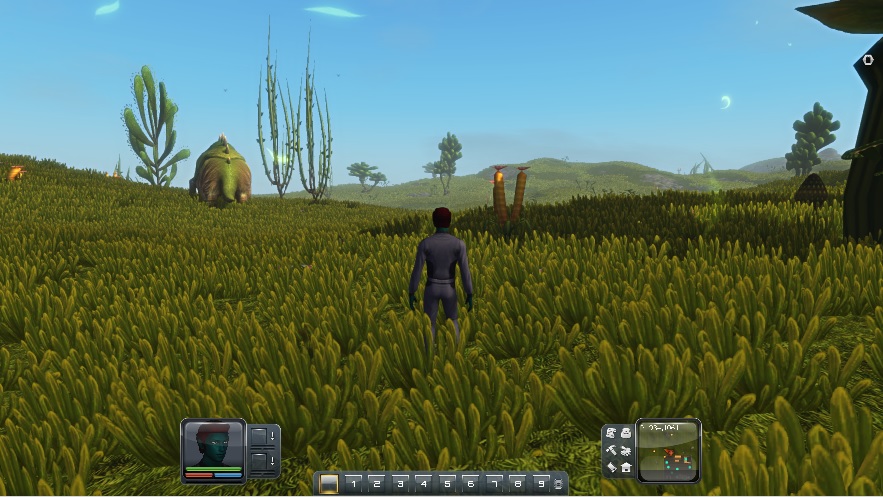Click the house icon beside the minimap

click(x=626, y=467)
